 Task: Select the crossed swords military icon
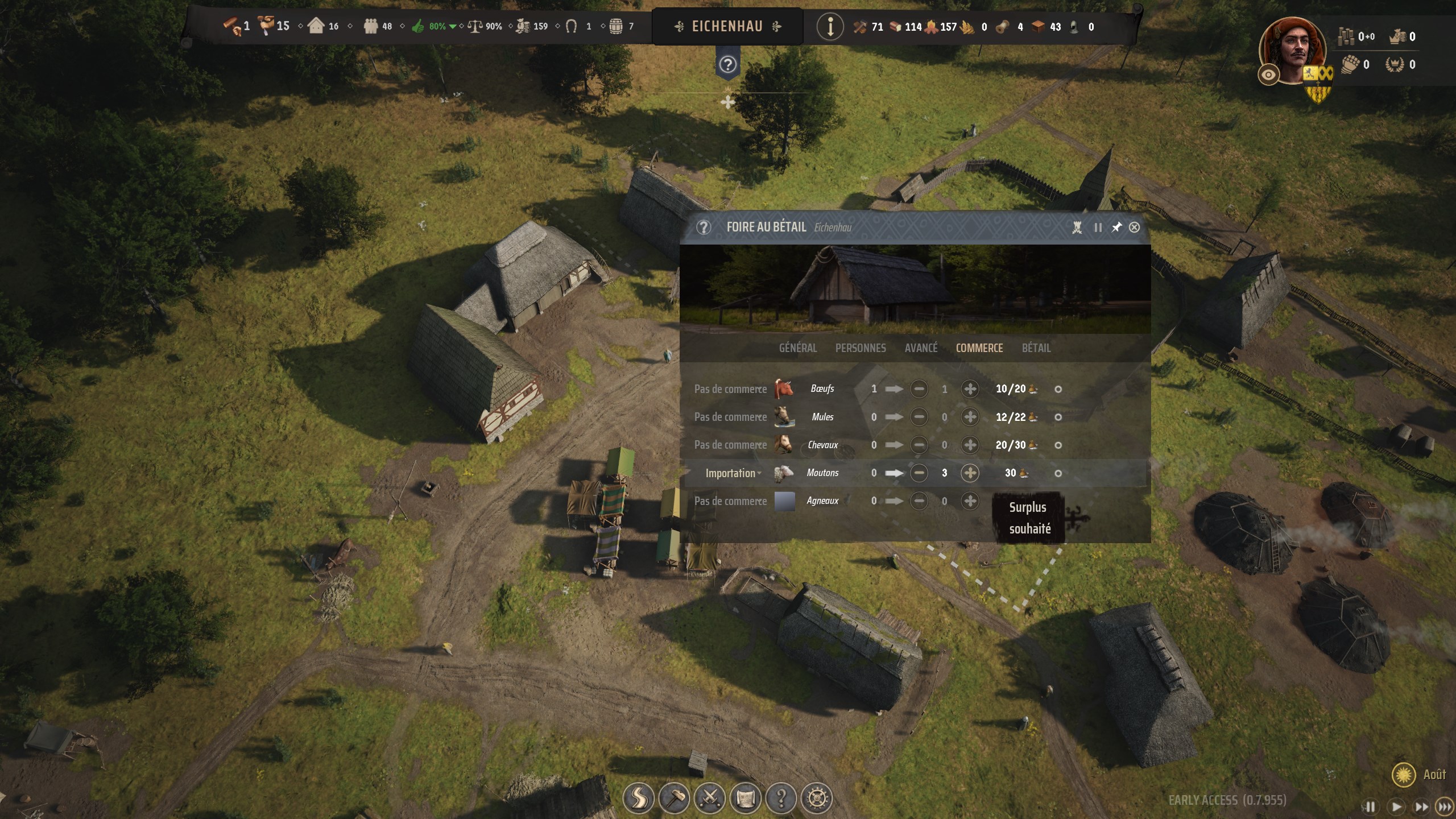click(x=710, y=798)
